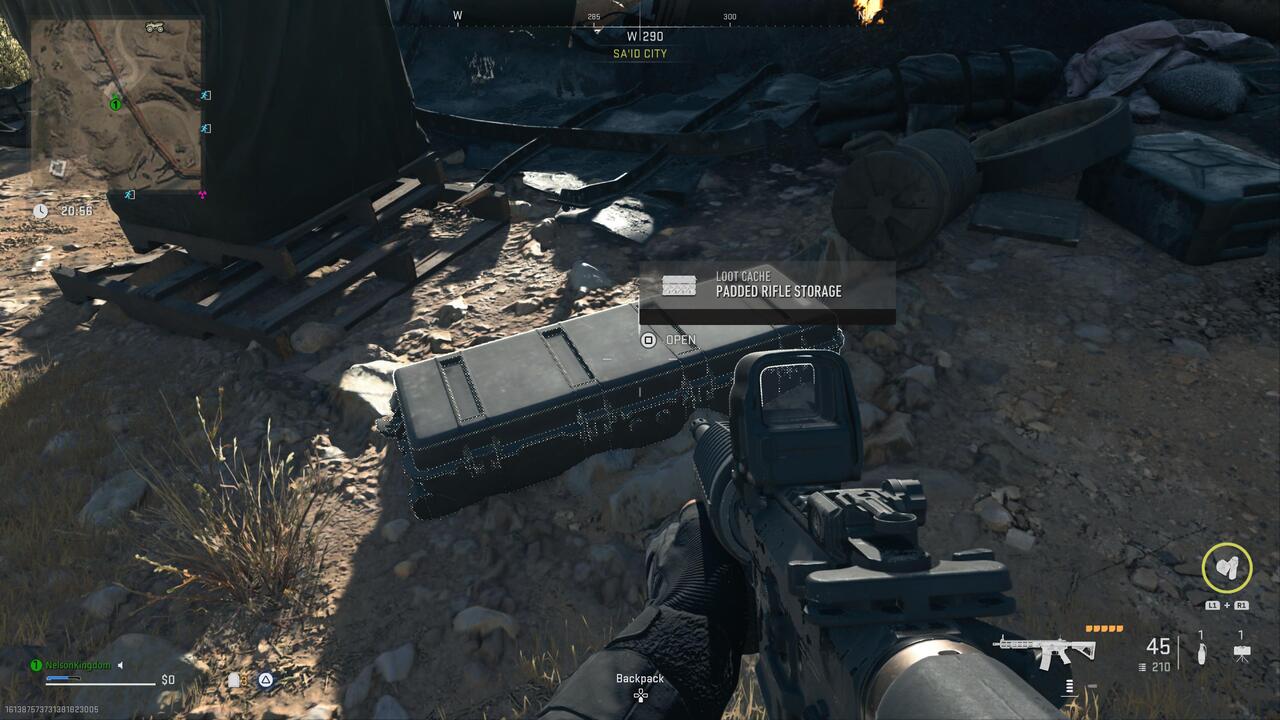Select the loot cache icon next to Padded Rifle Storage
The image size is (1280, 720).
(x=681, y=285)
